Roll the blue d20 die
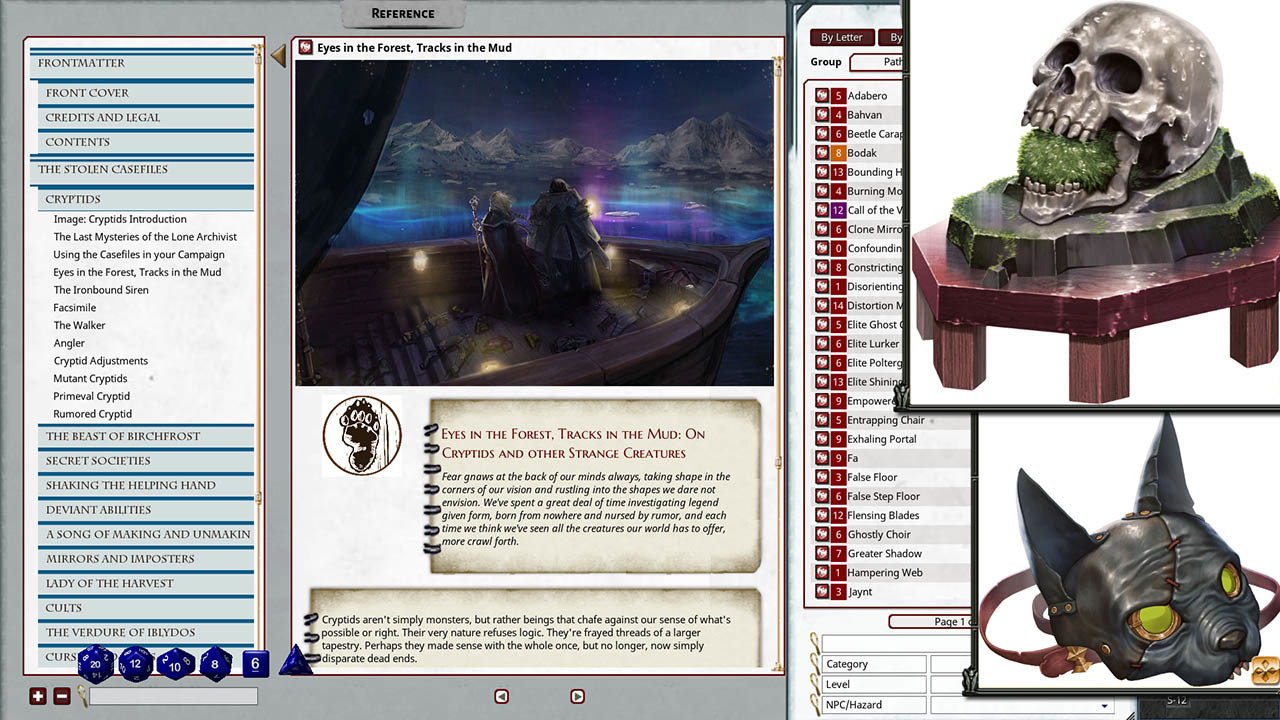 tap(94, 665)
